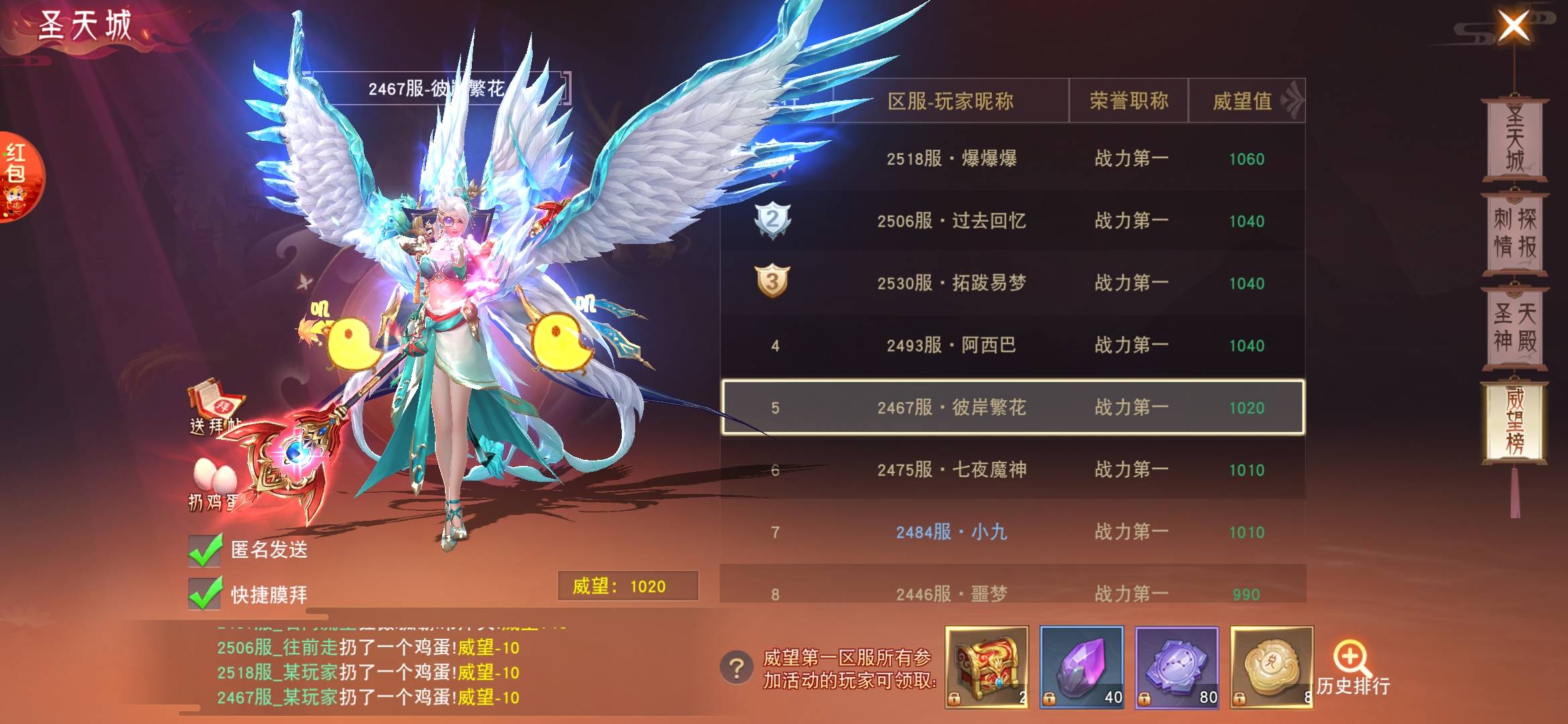Select rank one player 爆爆爆
The height and width of the screenshot is (724, 1568).
(1012, 159)
